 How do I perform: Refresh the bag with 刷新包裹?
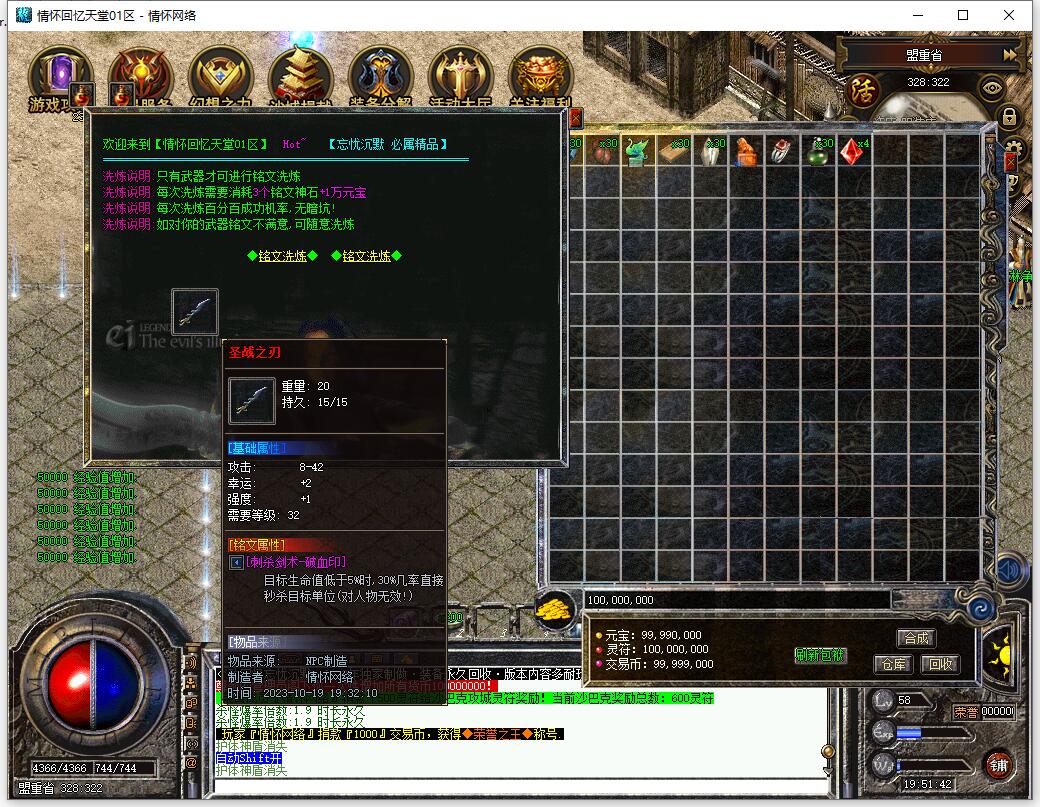tap(821, 656)
